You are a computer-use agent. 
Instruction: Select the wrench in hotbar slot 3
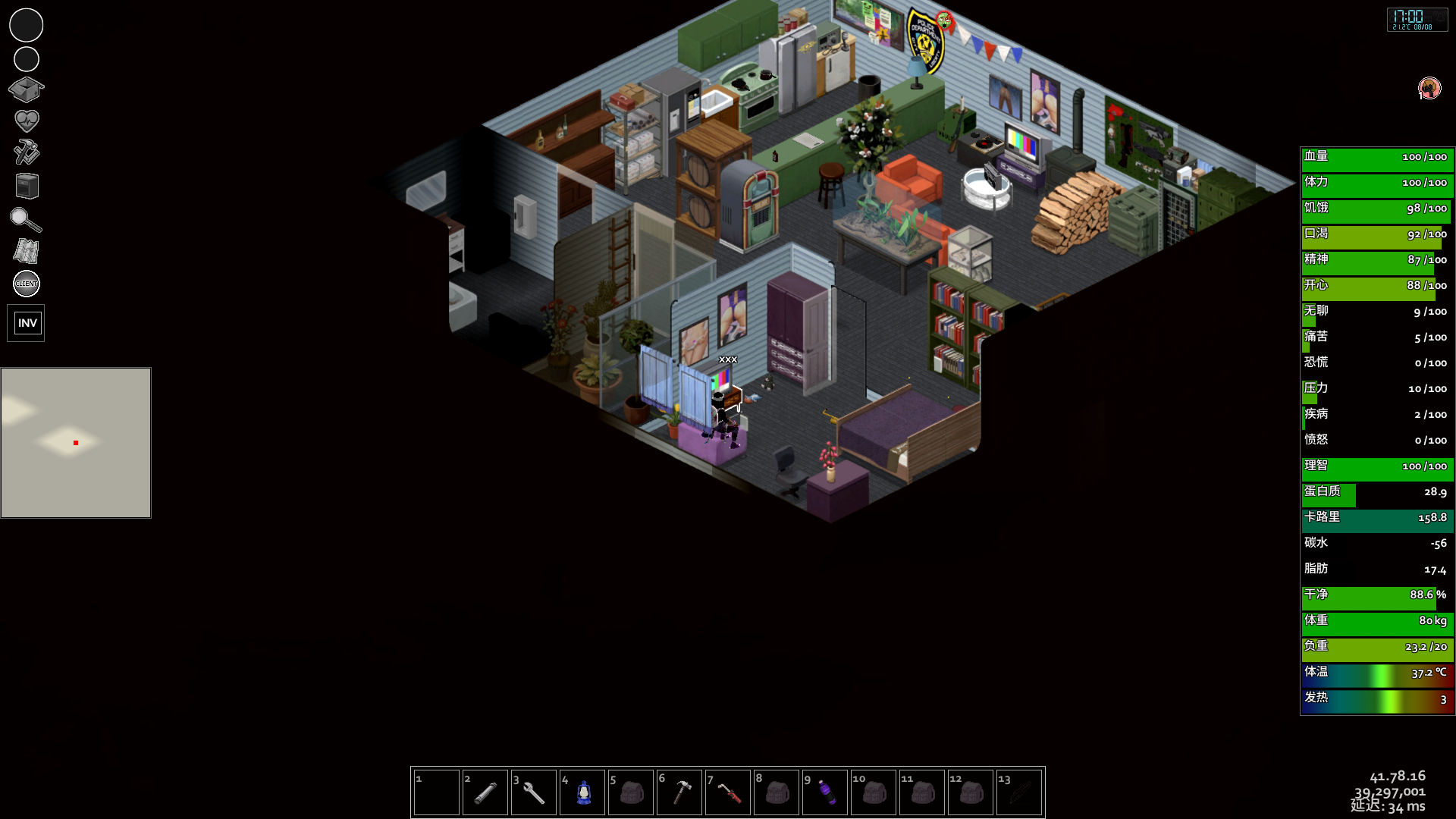(x=534, y=792)
